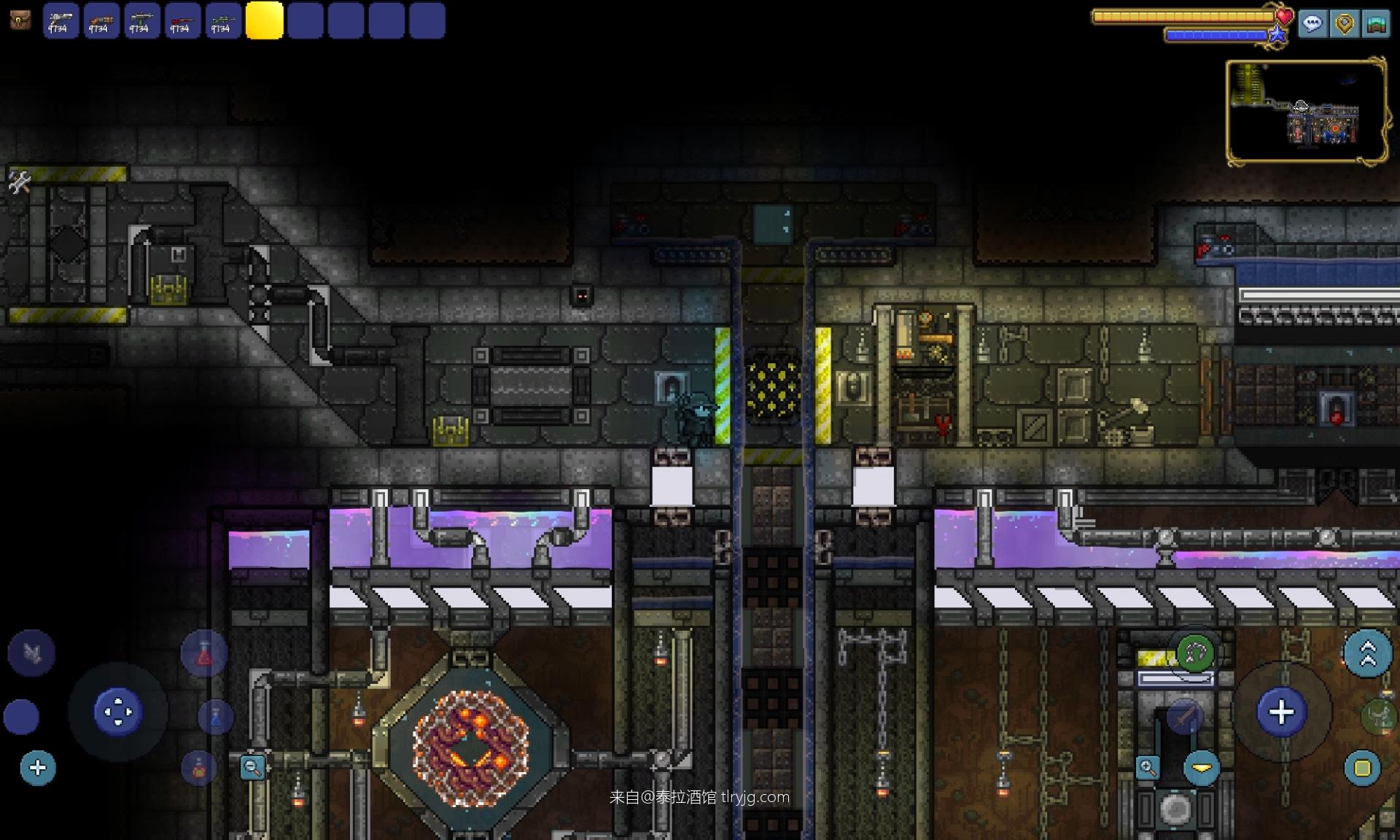Tap the teal plus button
Image resolution: width=1400 pixels, height=840 pixels.
coord(38,768)
